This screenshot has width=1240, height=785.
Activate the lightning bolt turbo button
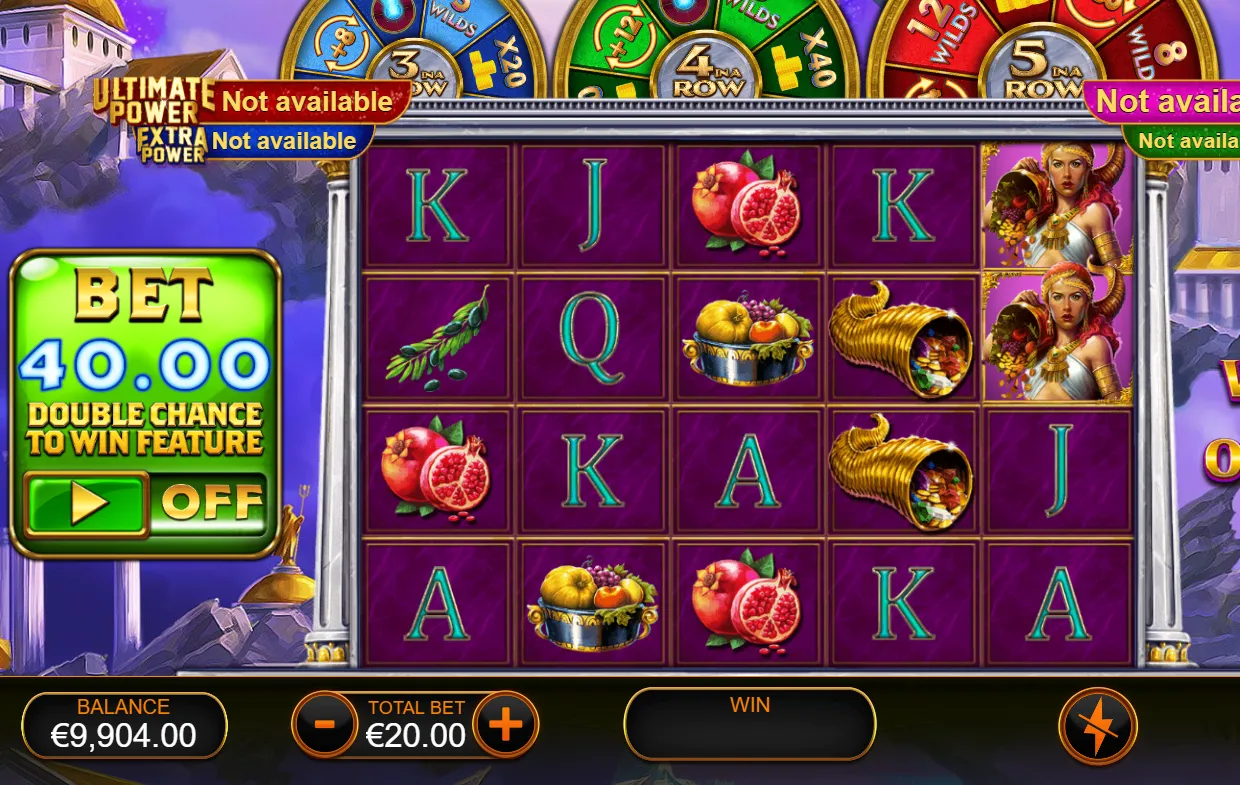tap(1097, 726)
